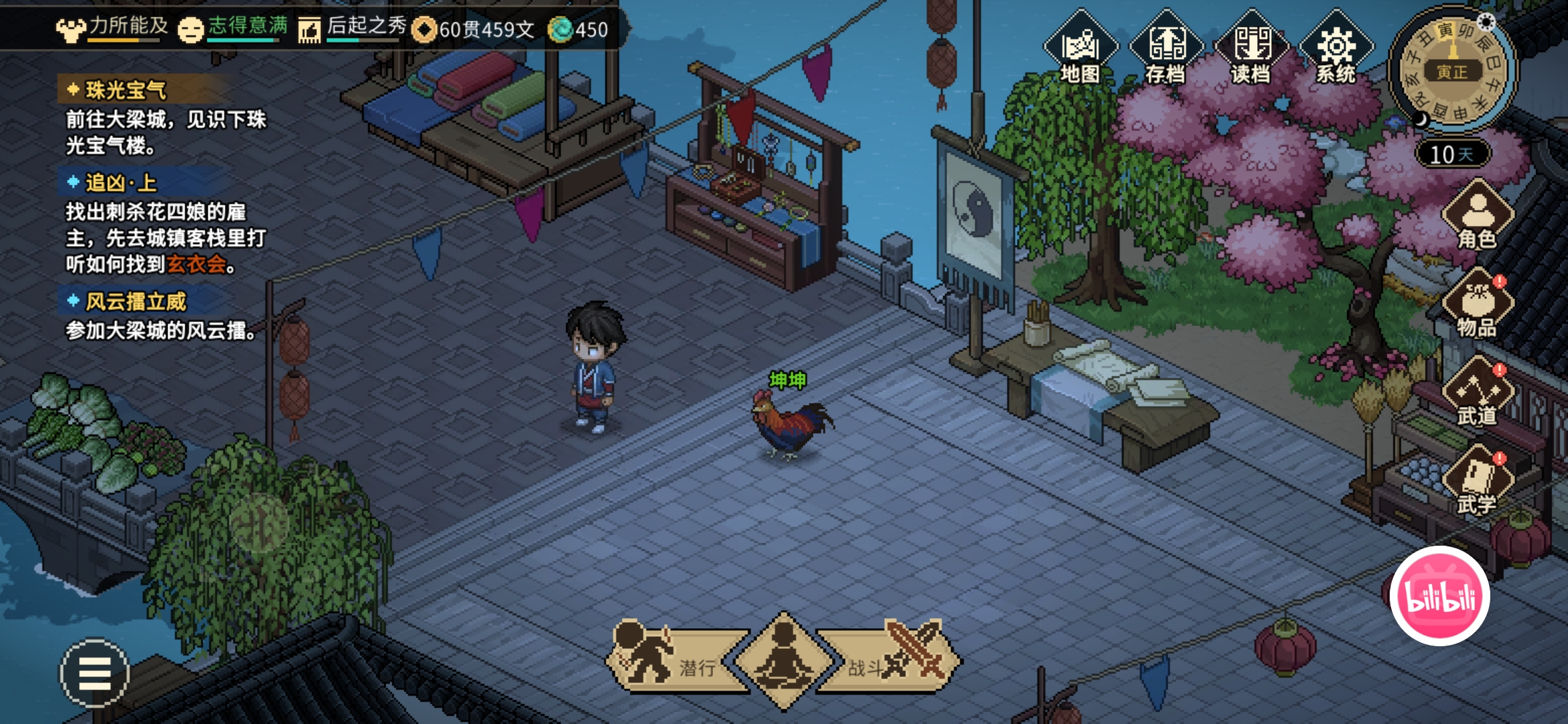The height and width of the screenshot is (724, 1568).
Task: Save the game with 存档
Action: 1166,48
